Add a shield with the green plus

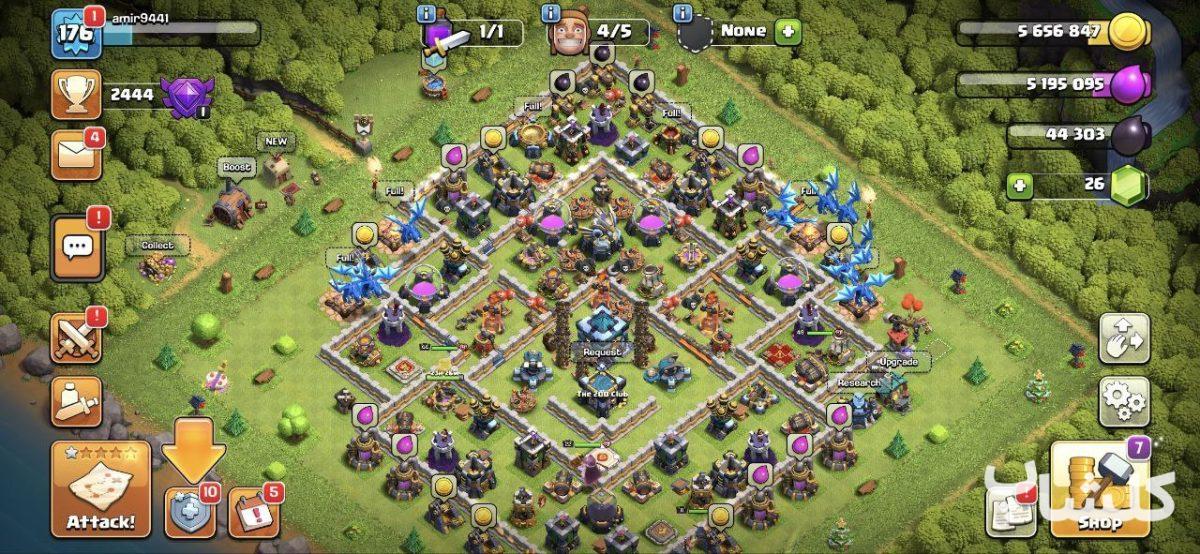pos(789,32)
